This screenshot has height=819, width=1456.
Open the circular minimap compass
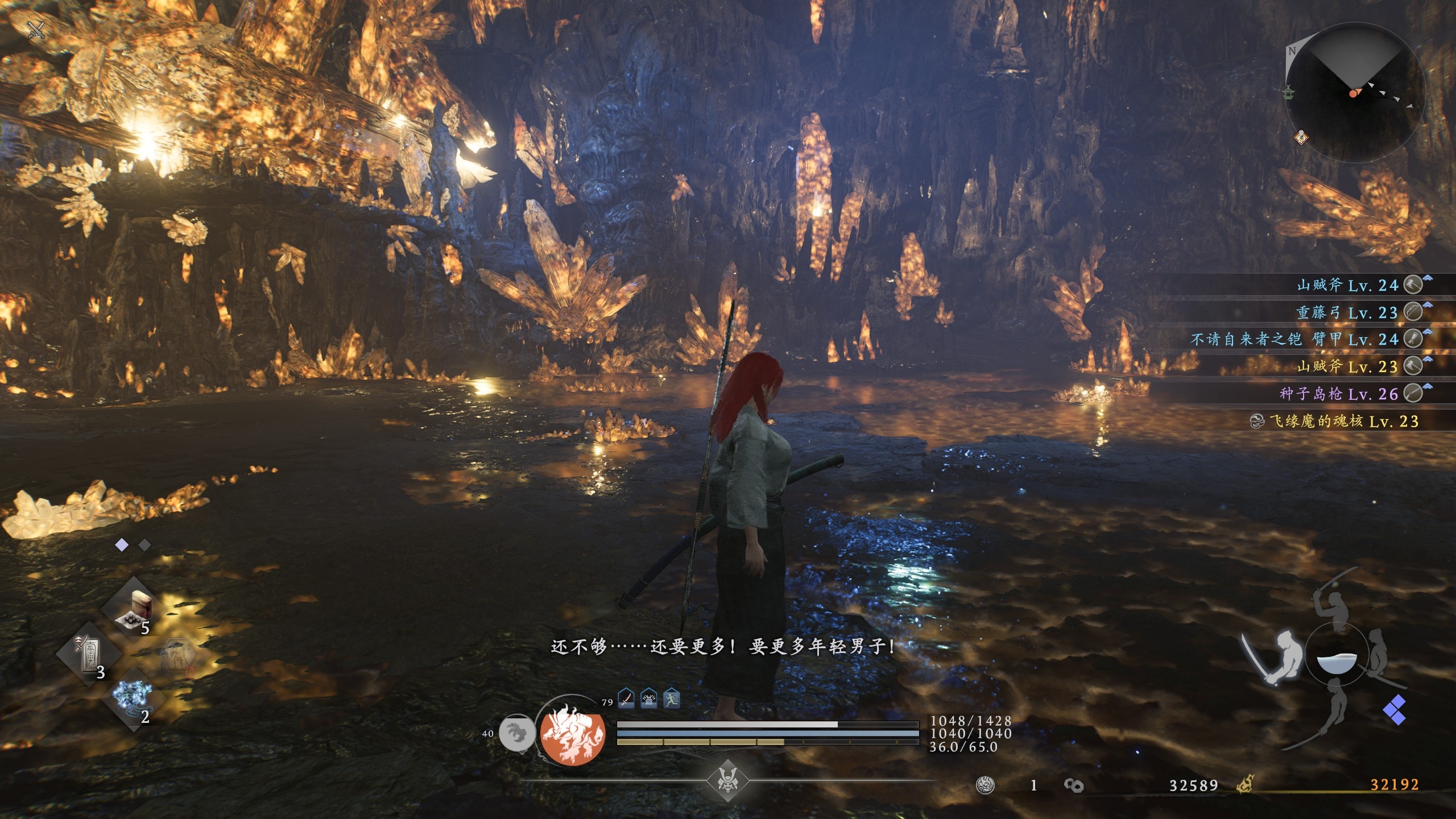pyautogui.click(x=1355, y=92)
